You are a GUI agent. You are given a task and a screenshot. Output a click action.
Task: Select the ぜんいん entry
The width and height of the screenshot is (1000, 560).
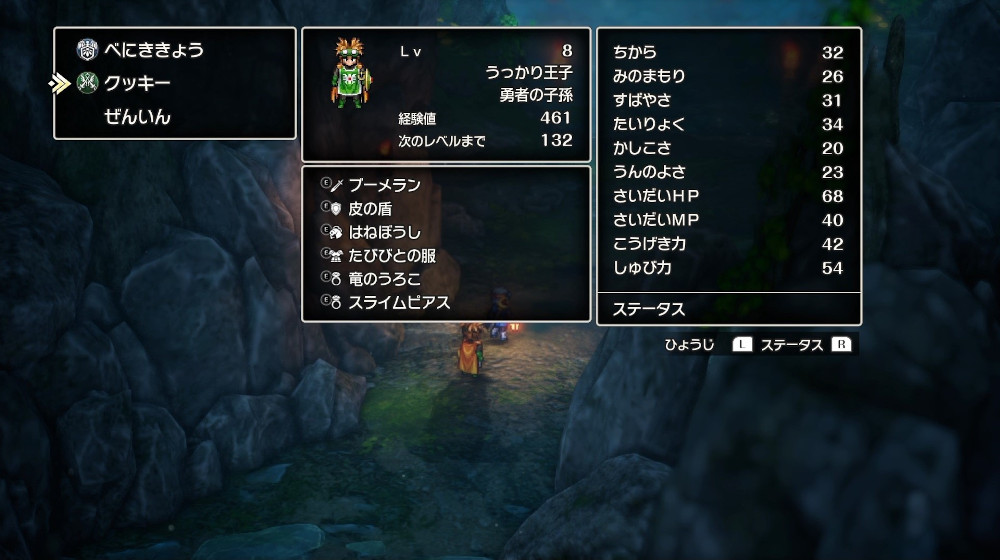tap(137, 117)
